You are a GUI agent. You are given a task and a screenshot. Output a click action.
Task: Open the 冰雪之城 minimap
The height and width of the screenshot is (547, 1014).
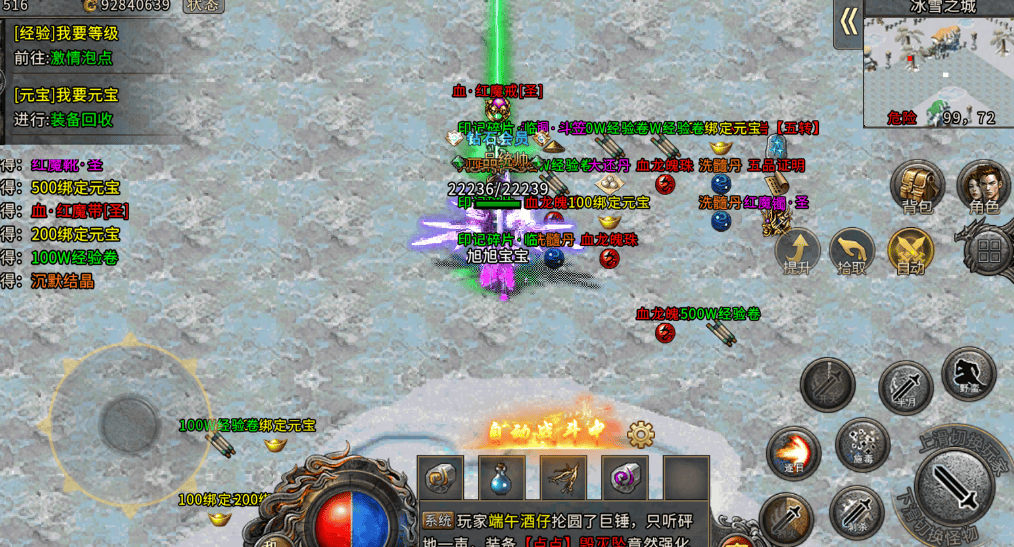point(938,68)
